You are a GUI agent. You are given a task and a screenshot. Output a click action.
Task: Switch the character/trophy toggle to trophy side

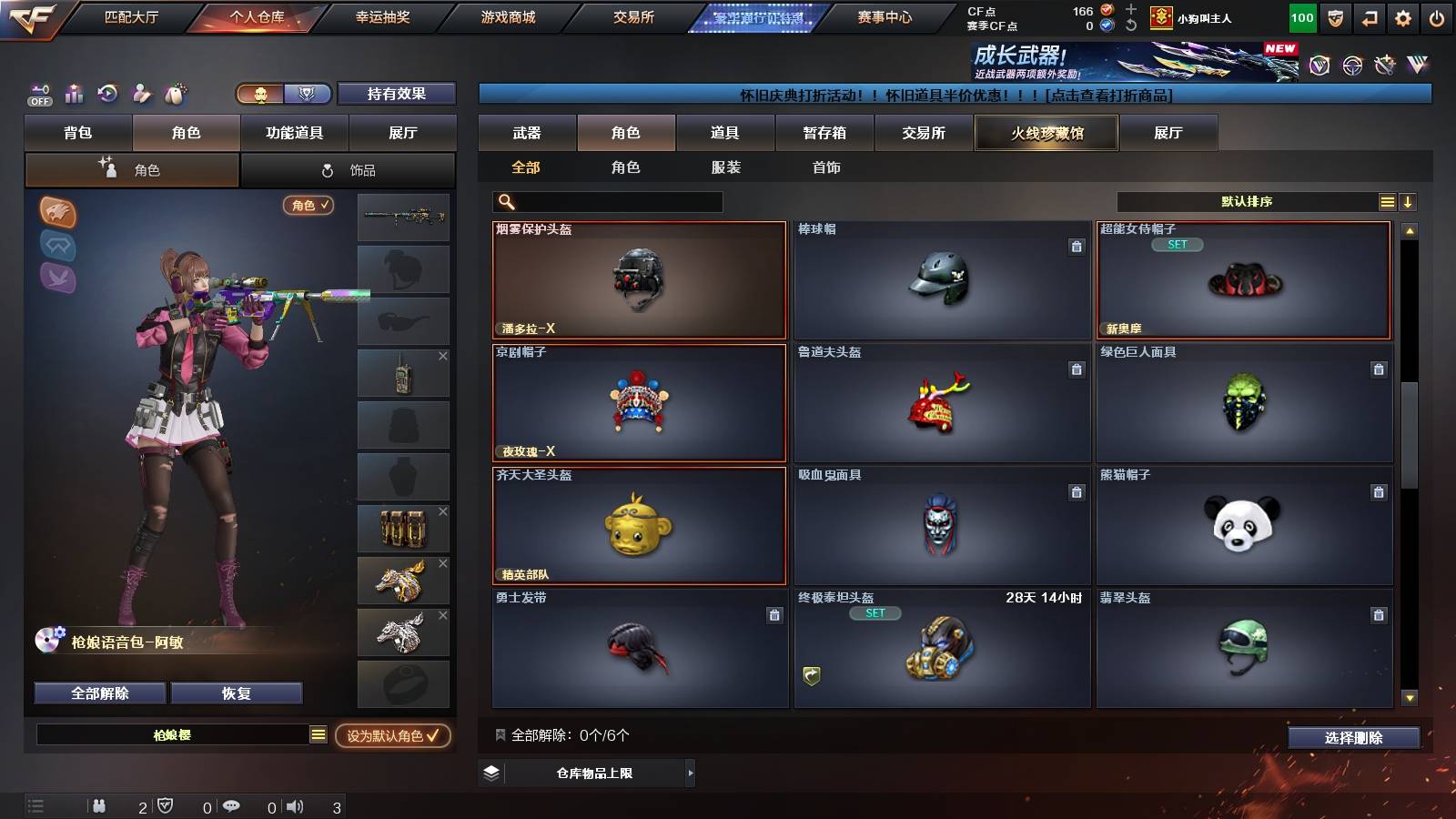[x=308, y=93]
